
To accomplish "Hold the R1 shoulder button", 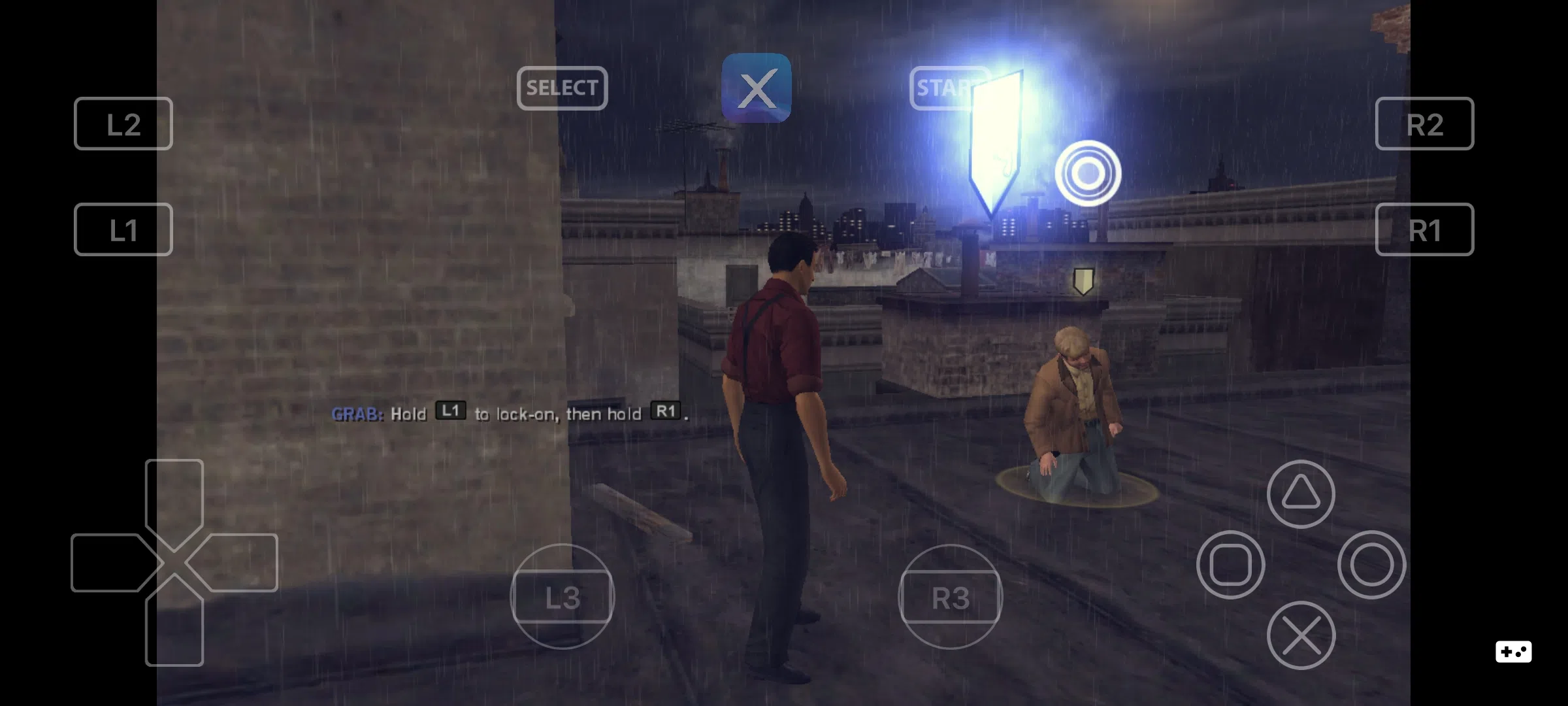I will [x=1424, y=229].
